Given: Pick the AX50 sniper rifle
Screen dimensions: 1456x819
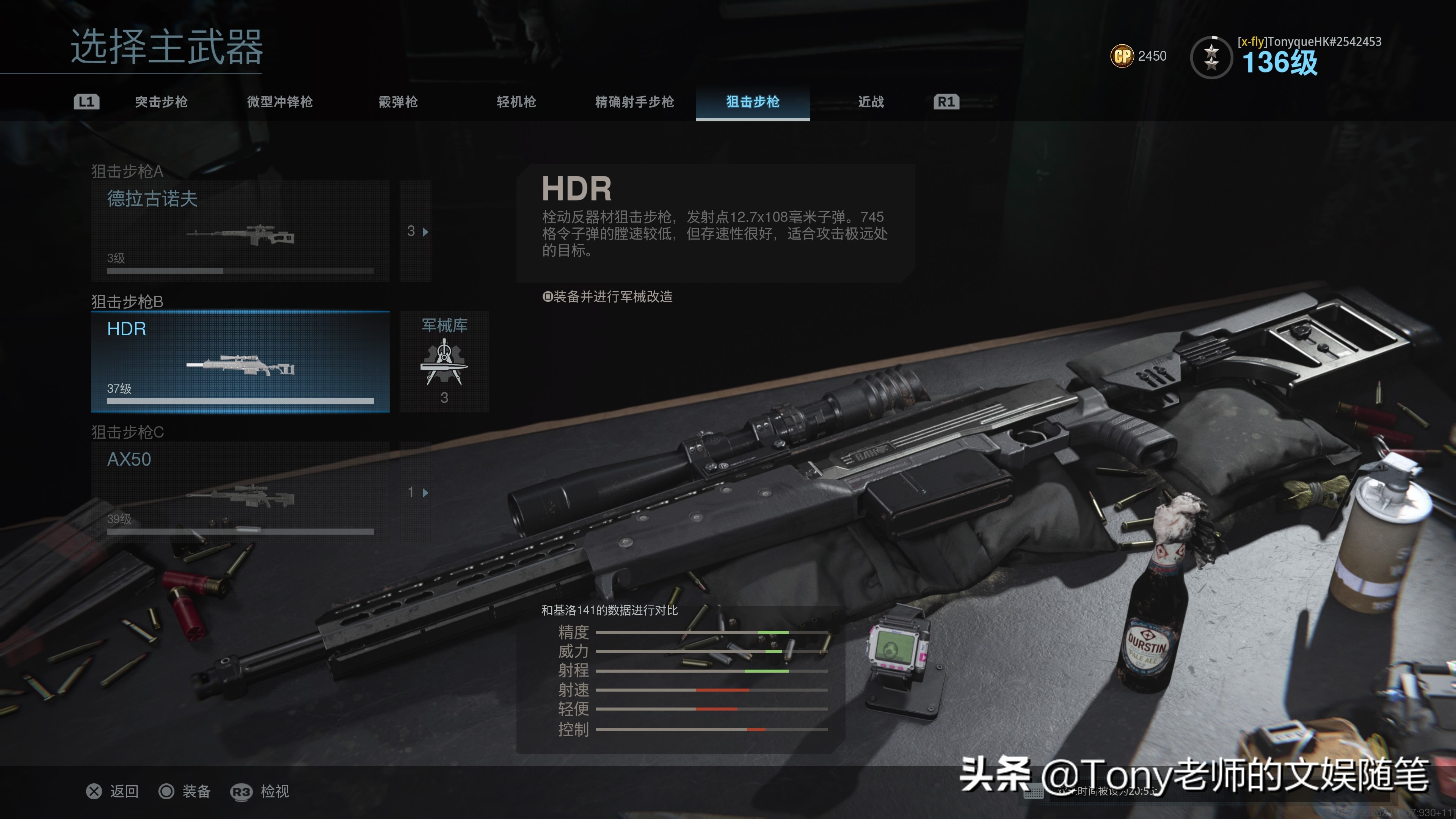Looking at the screenshot, I should (x=240, y=492).
